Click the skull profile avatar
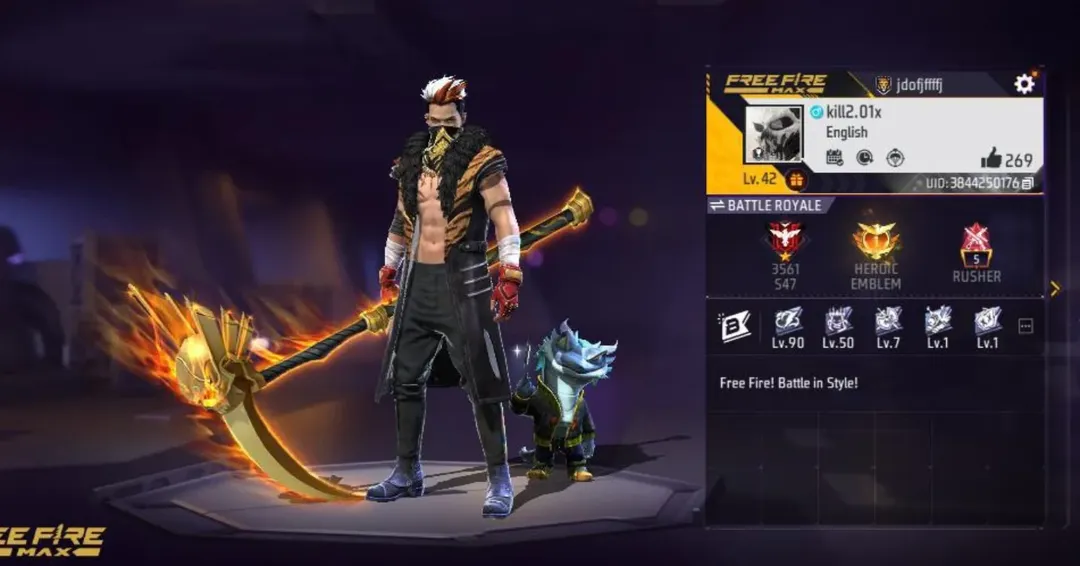 point(773,135)
